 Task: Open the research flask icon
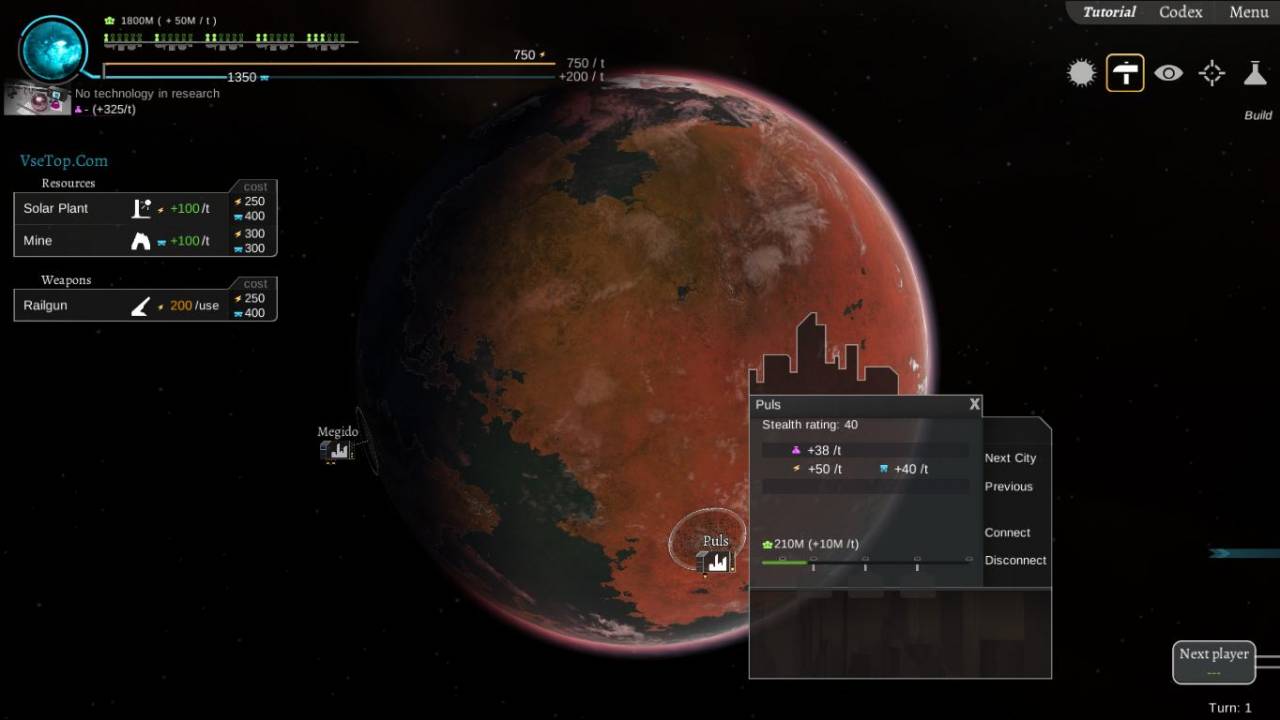point(1255,73)
